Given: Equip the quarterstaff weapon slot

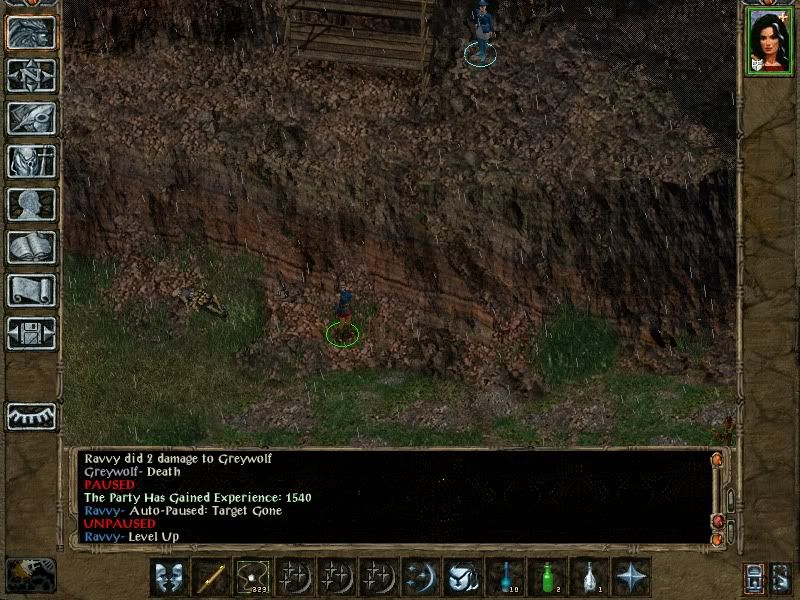Looking at the screenshot, I should point(211,577).
